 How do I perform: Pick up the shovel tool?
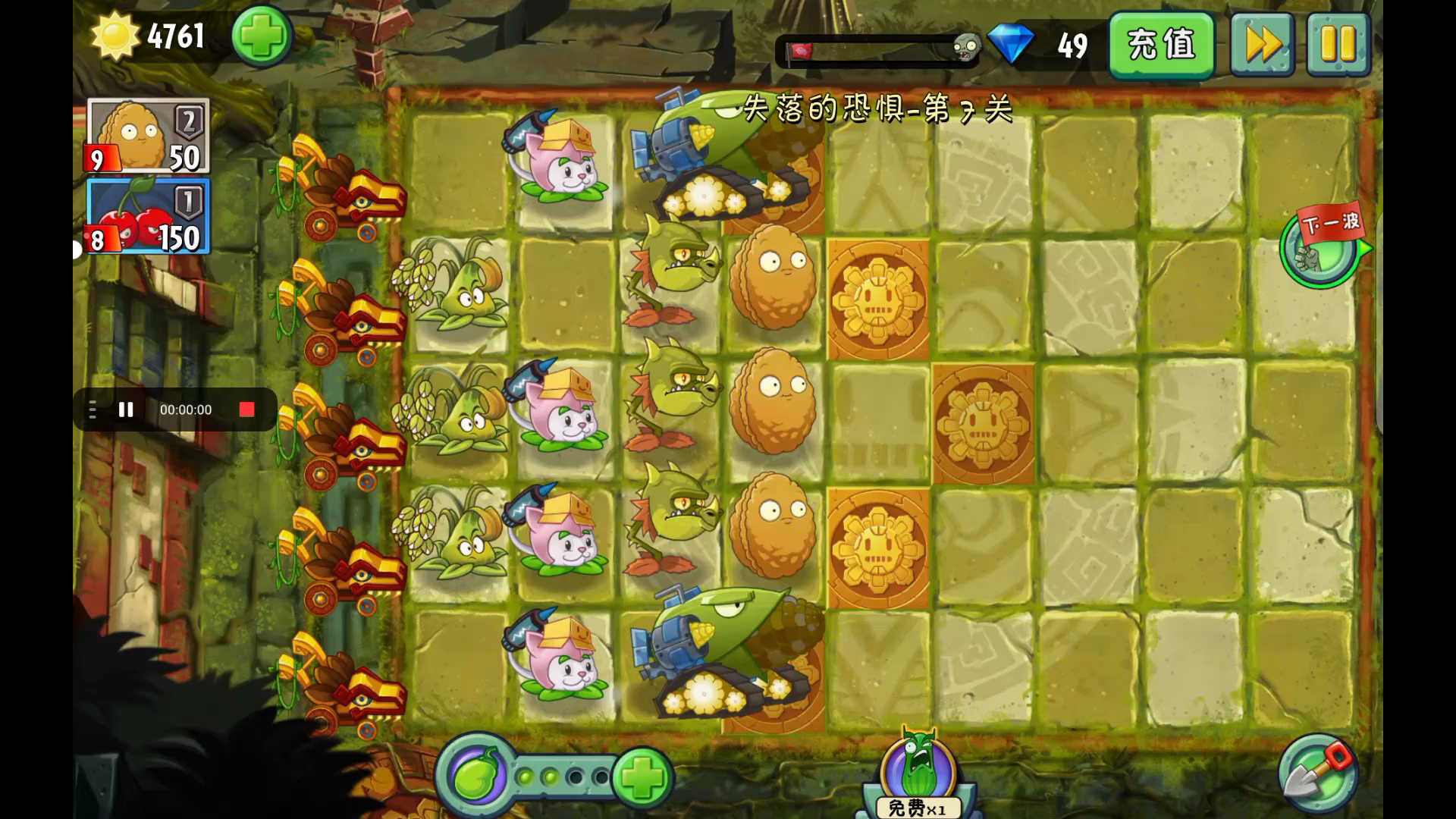[x=1317, y=773]
